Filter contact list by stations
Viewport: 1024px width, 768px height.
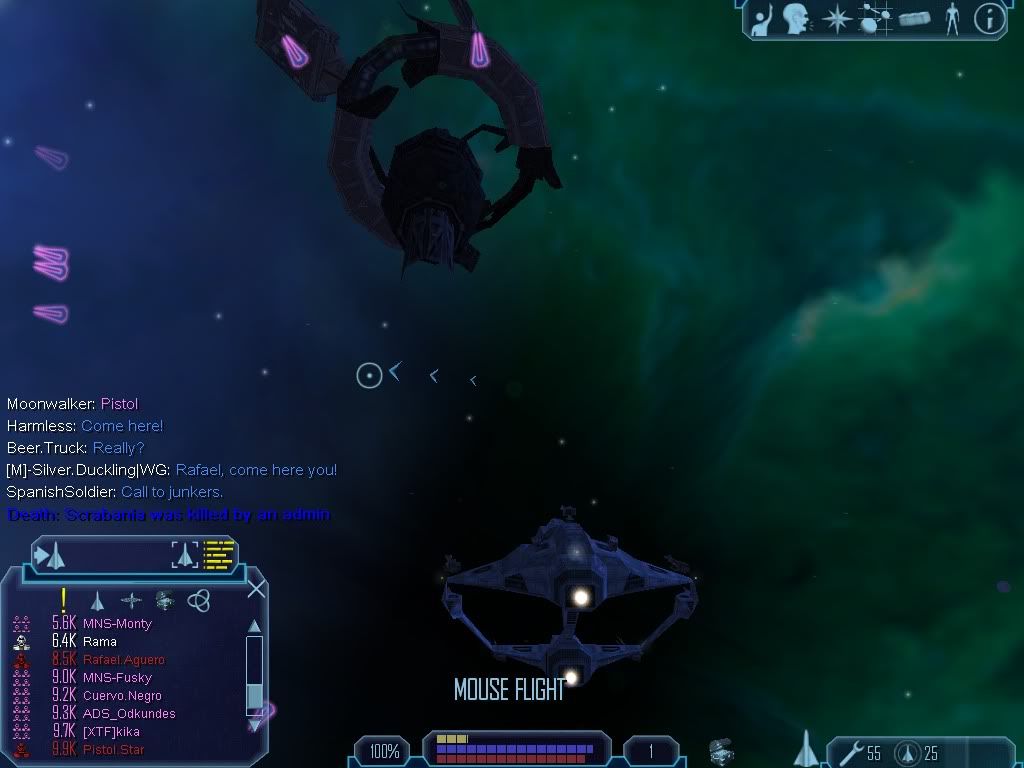pyautogui.click(x=131, y=601)
